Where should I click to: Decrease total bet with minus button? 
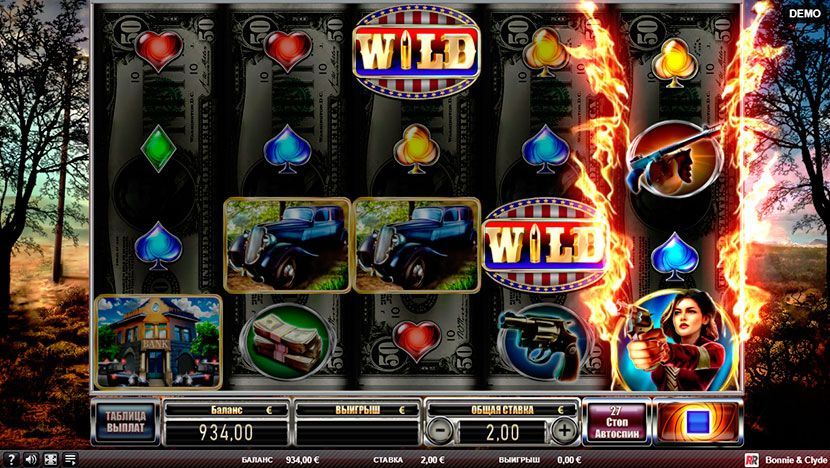[x=439, y=431]
